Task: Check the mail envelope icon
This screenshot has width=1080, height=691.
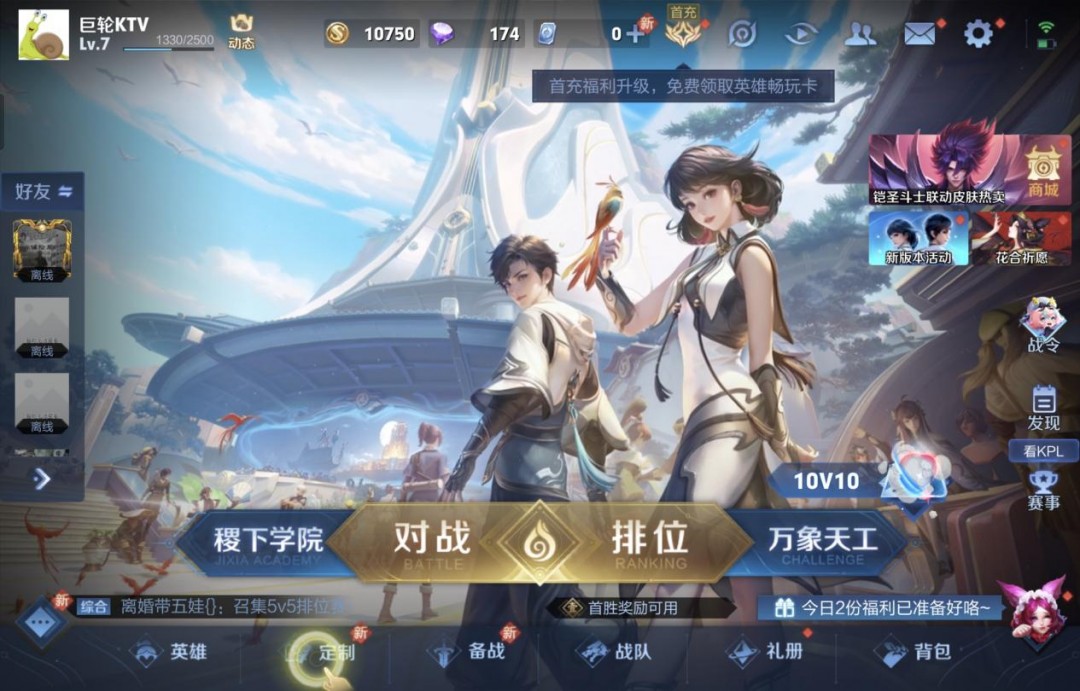Action: pos(919,34)
